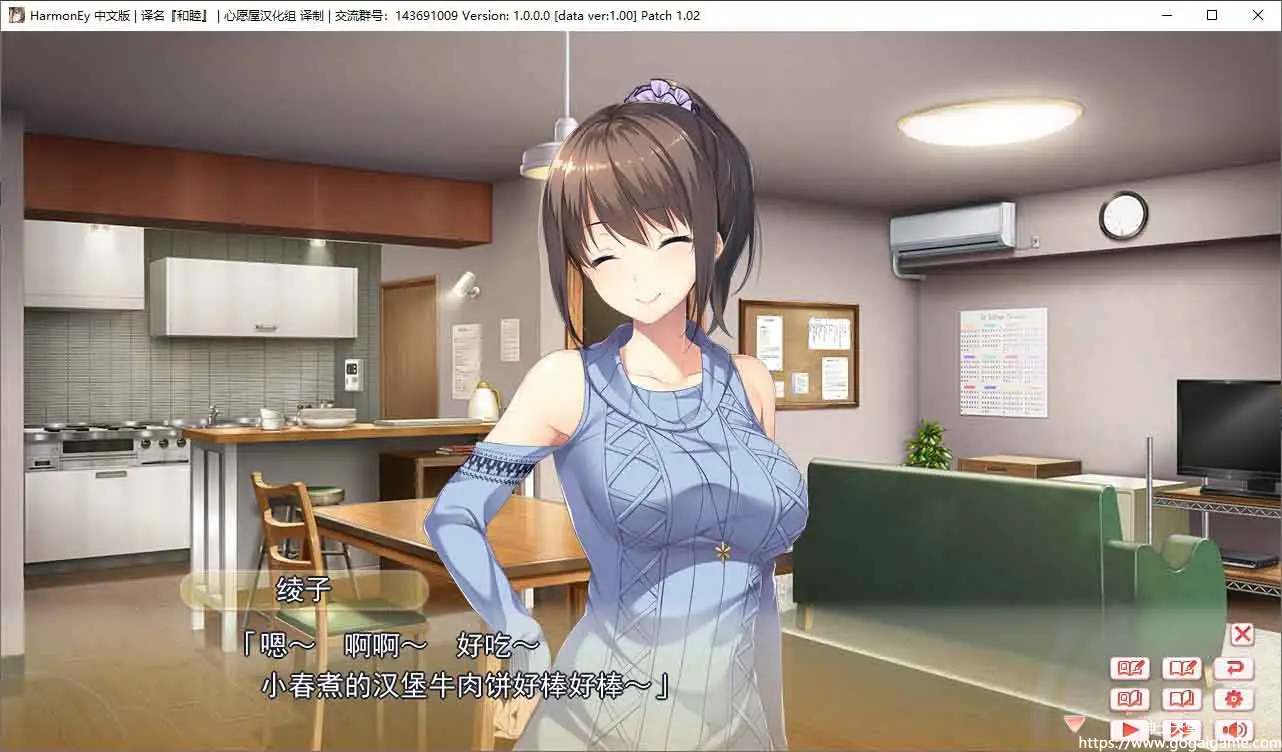Open settings via the gear icon
Viewport: 1282px width, 752px height.
click(x=1234, y=698)
